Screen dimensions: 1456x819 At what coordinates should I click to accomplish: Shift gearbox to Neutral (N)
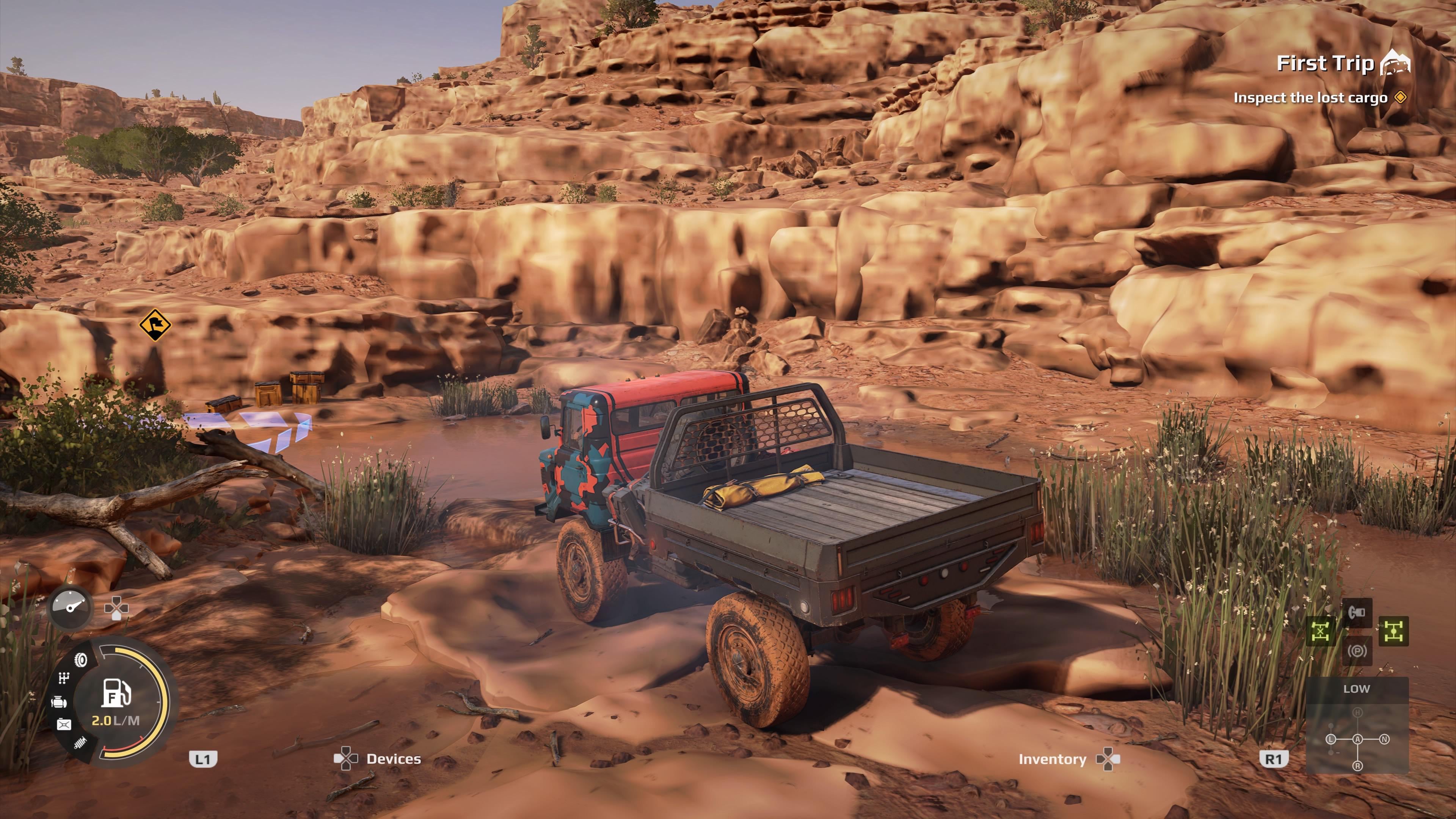click(1384, 739)
